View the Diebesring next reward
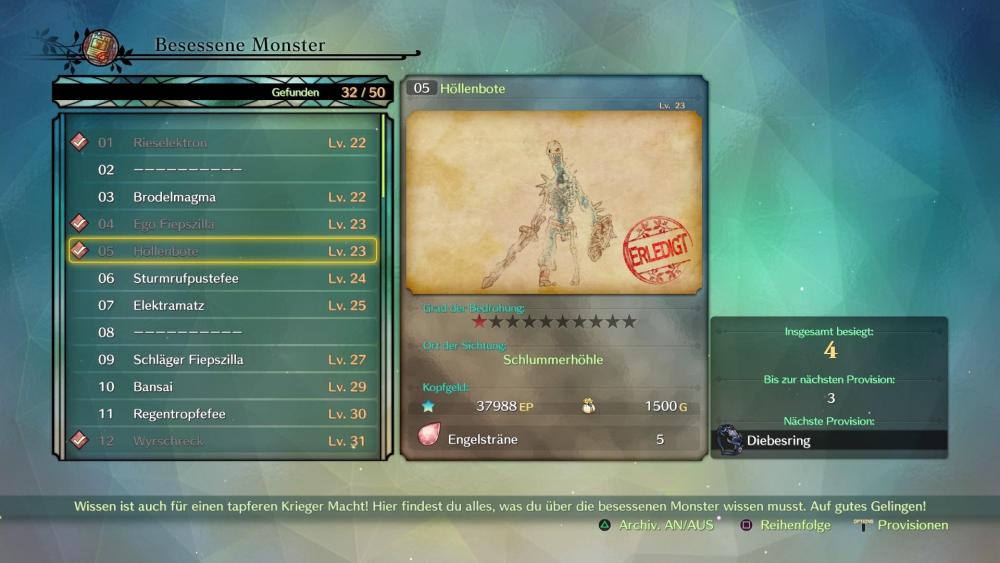1000x563 pixels. click(829, 440)
